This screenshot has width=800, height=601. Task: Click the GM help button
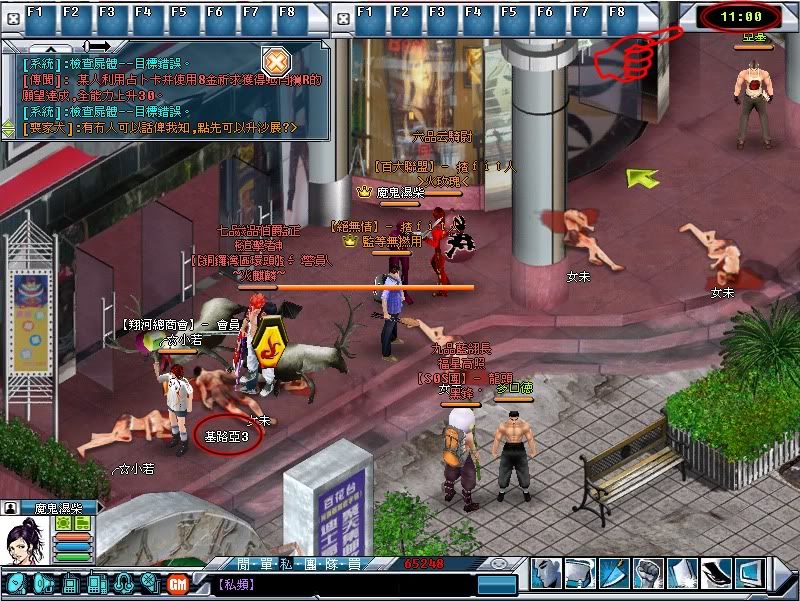point(179,582)
